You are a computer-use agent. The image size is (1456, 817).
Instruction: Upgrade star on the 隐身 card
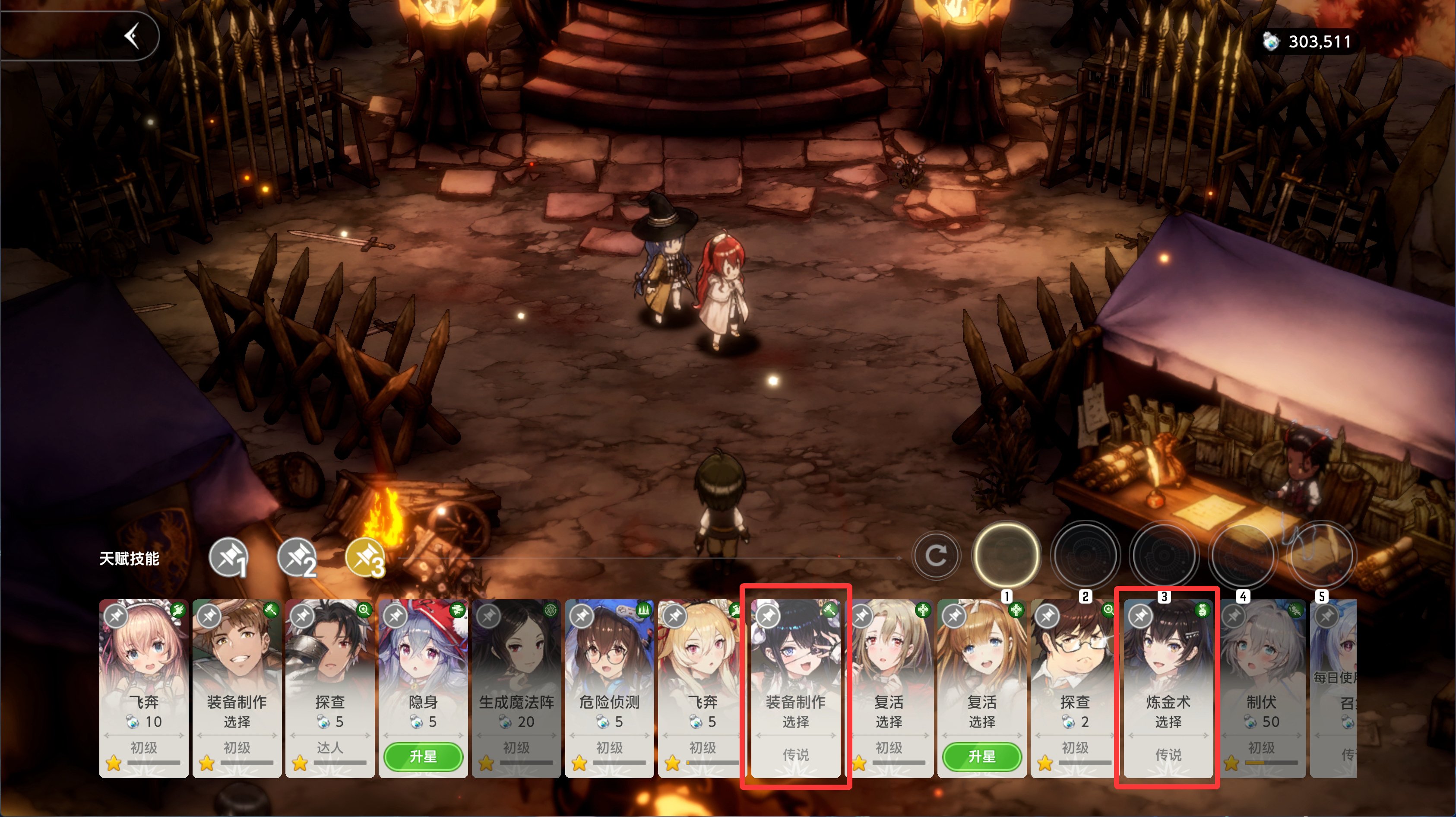(x=423, y=757)
